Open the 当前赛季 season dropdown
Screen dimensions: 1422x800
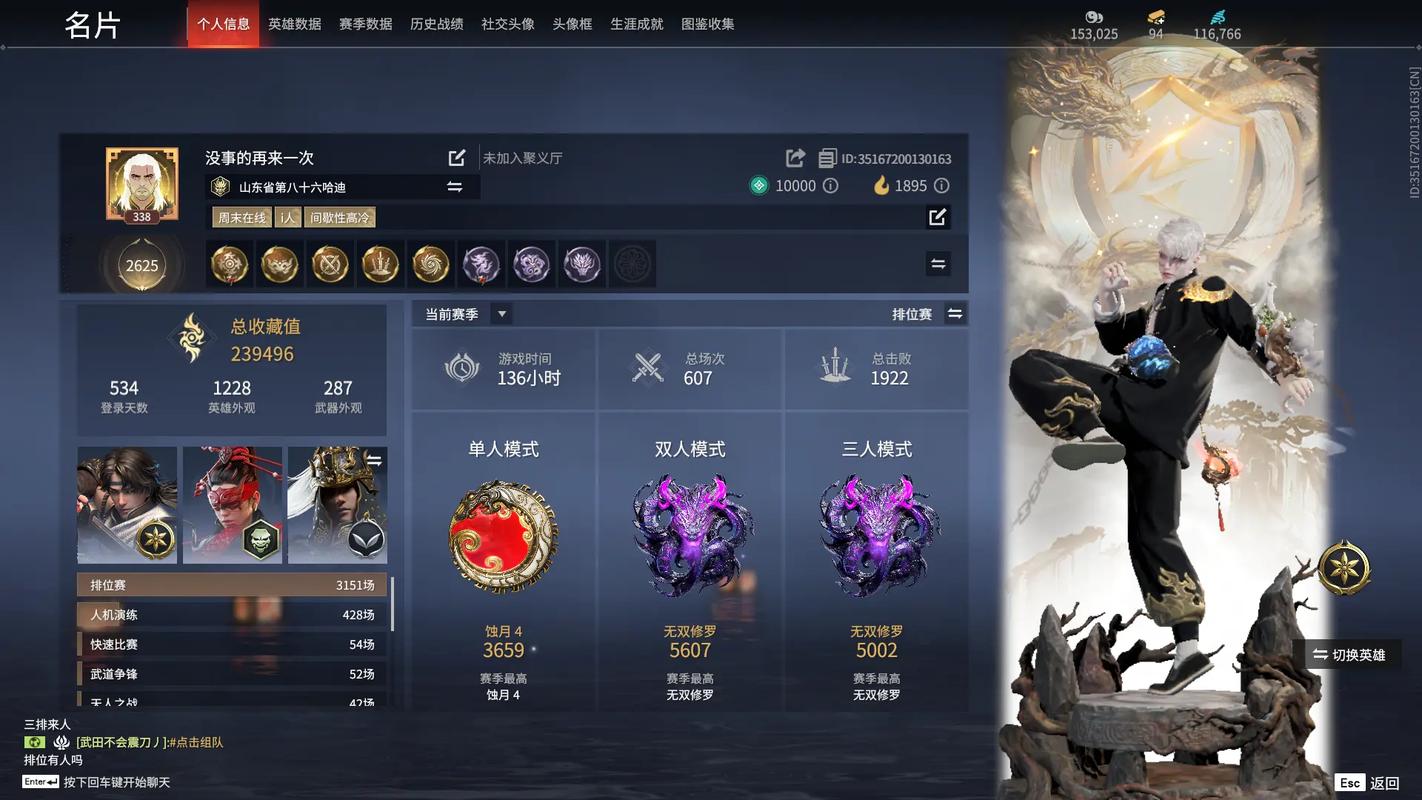502,314
